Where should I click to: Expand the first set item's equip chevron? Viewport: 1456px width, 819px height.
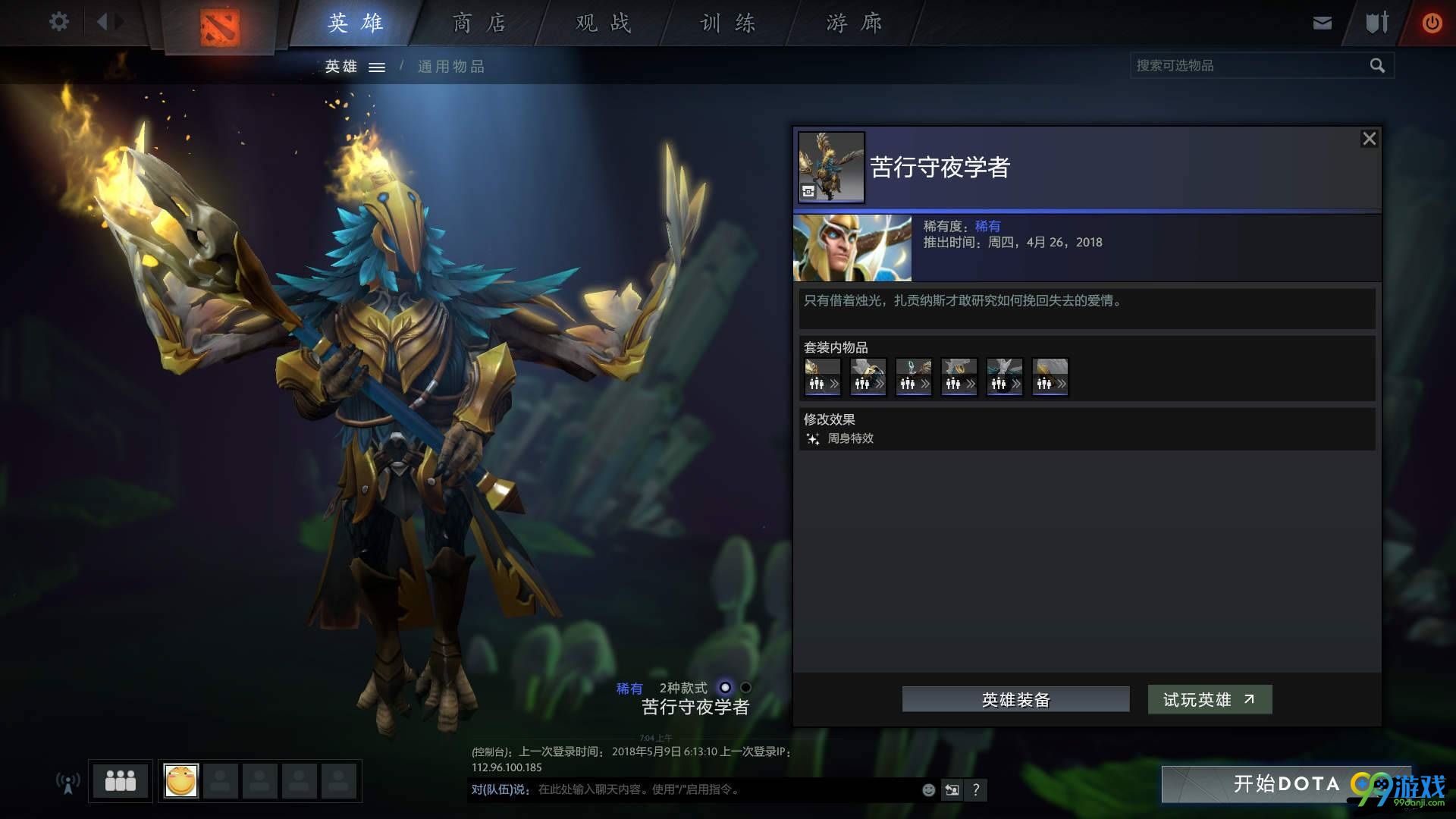[x=834, y=384]
